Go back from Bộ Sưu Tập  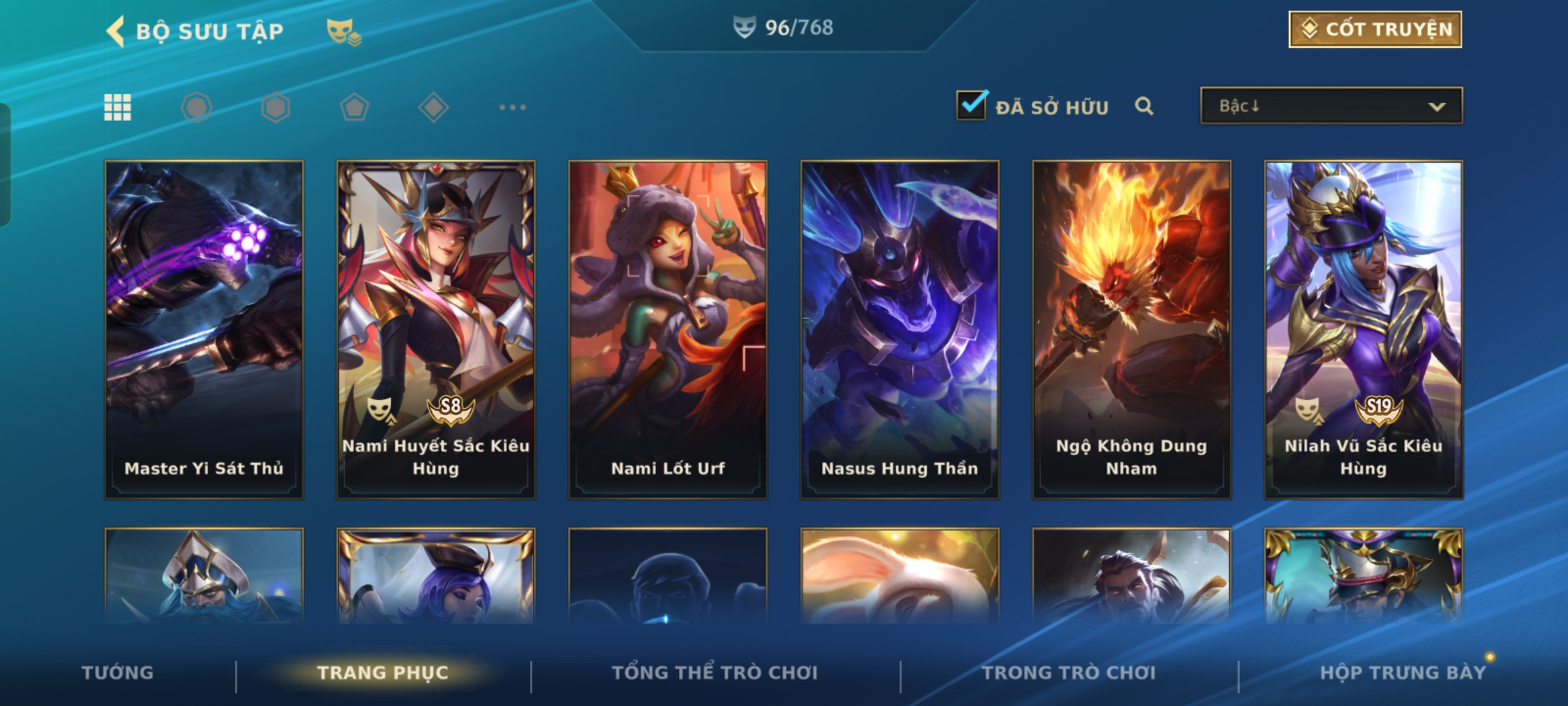tap(116, 31)
